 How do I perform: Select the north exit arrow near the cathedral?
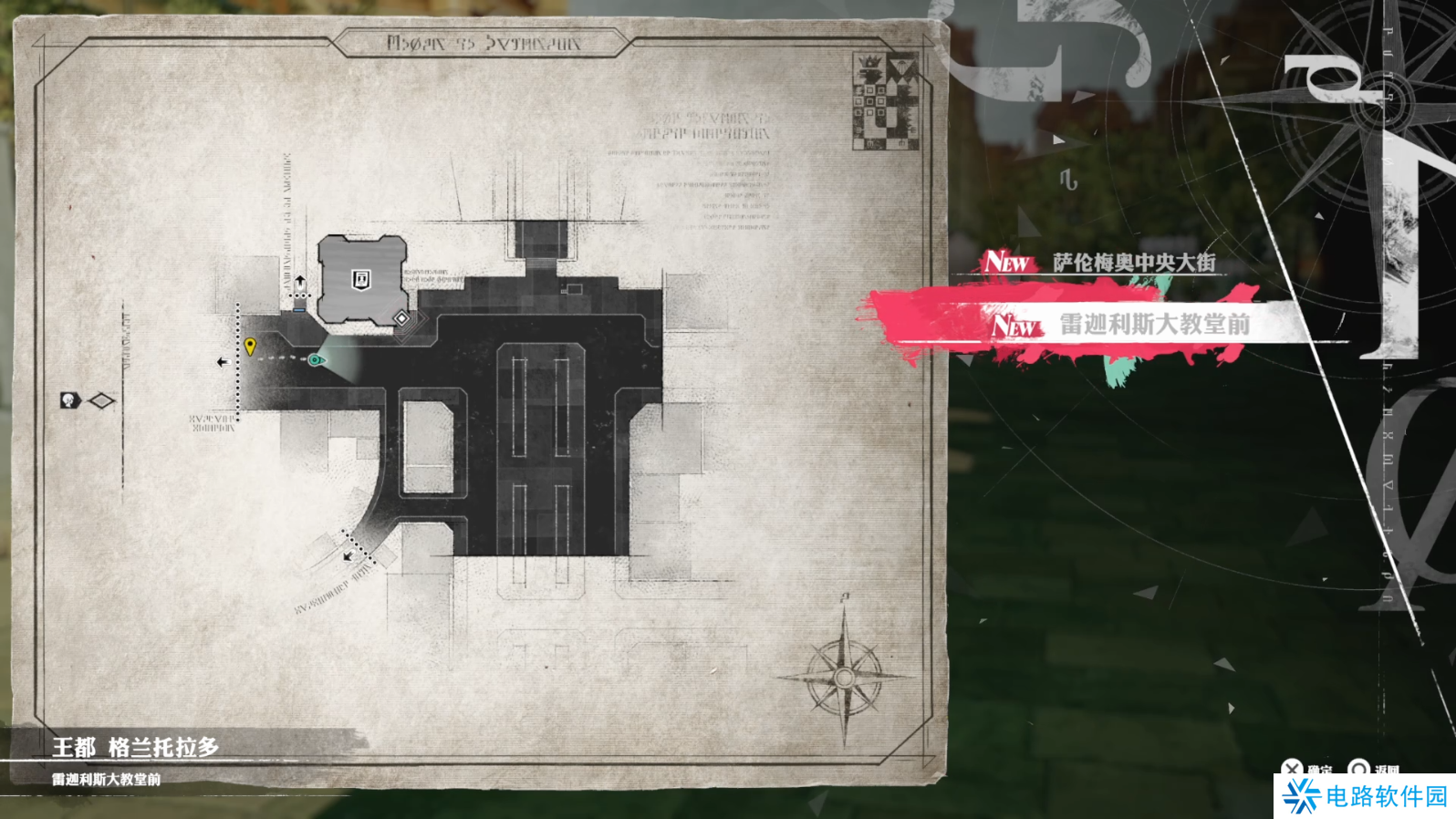click(300, 281)
